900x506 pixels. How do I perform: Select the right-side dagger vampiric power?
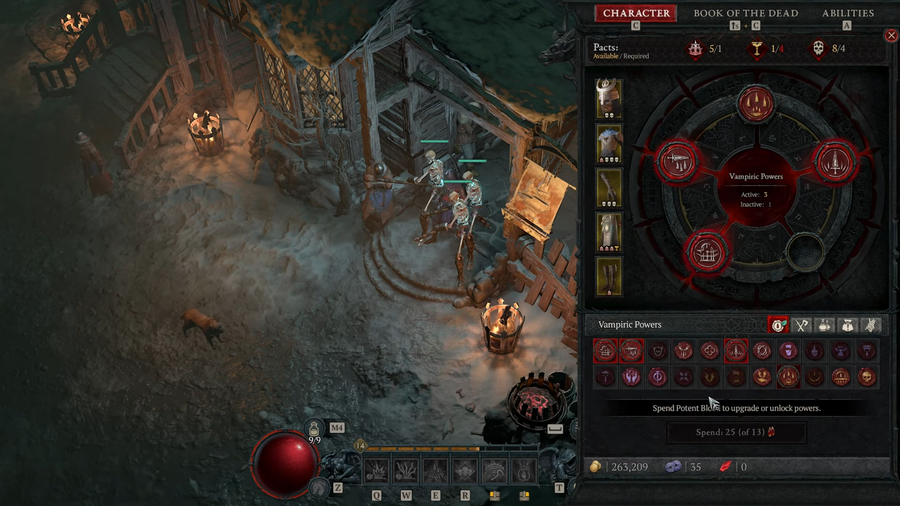point(834,161)
